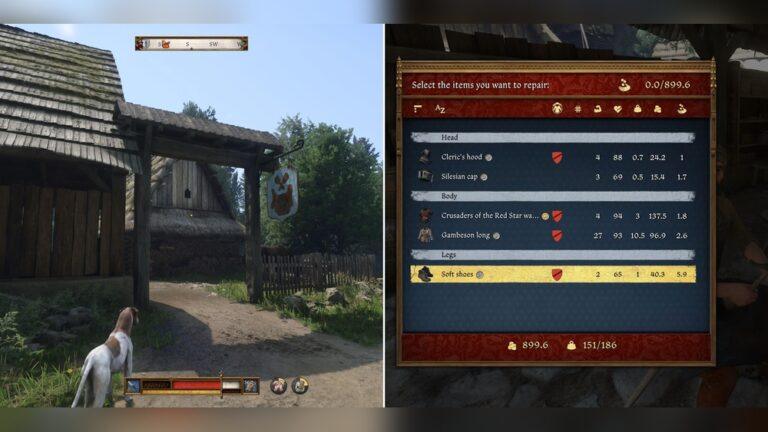Sort items alphabetically with the A-Z button
The height and width of the screenshot is (432, 768).
441,108
